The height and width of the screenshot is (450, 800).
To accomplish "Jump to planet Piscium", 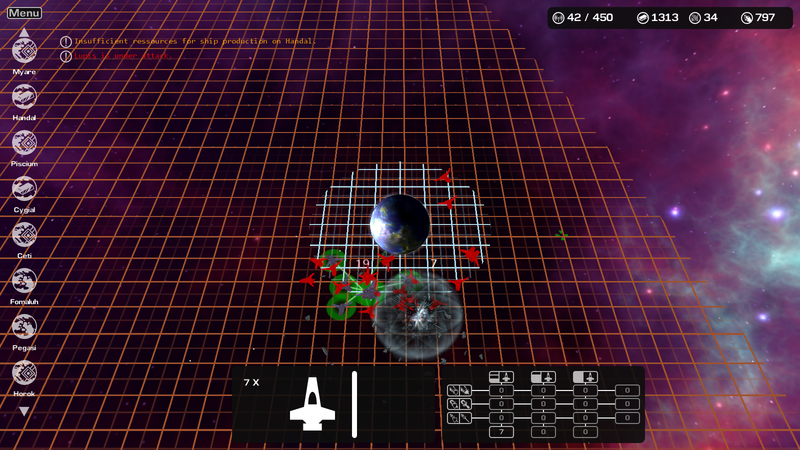I will click(x=24, y=142).
